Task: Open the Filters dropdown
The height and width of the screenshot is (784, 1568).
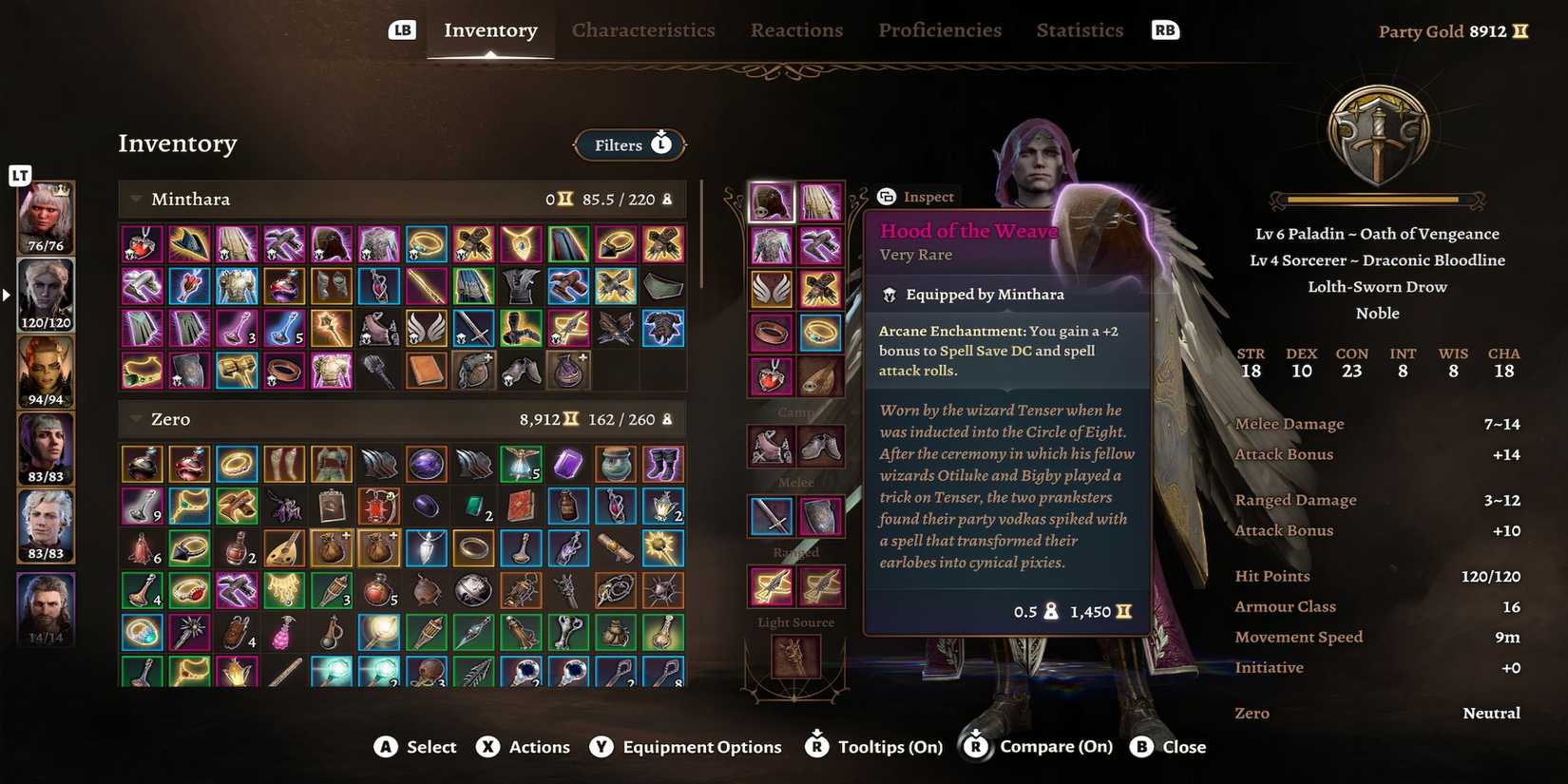Action: click(629, 144)
